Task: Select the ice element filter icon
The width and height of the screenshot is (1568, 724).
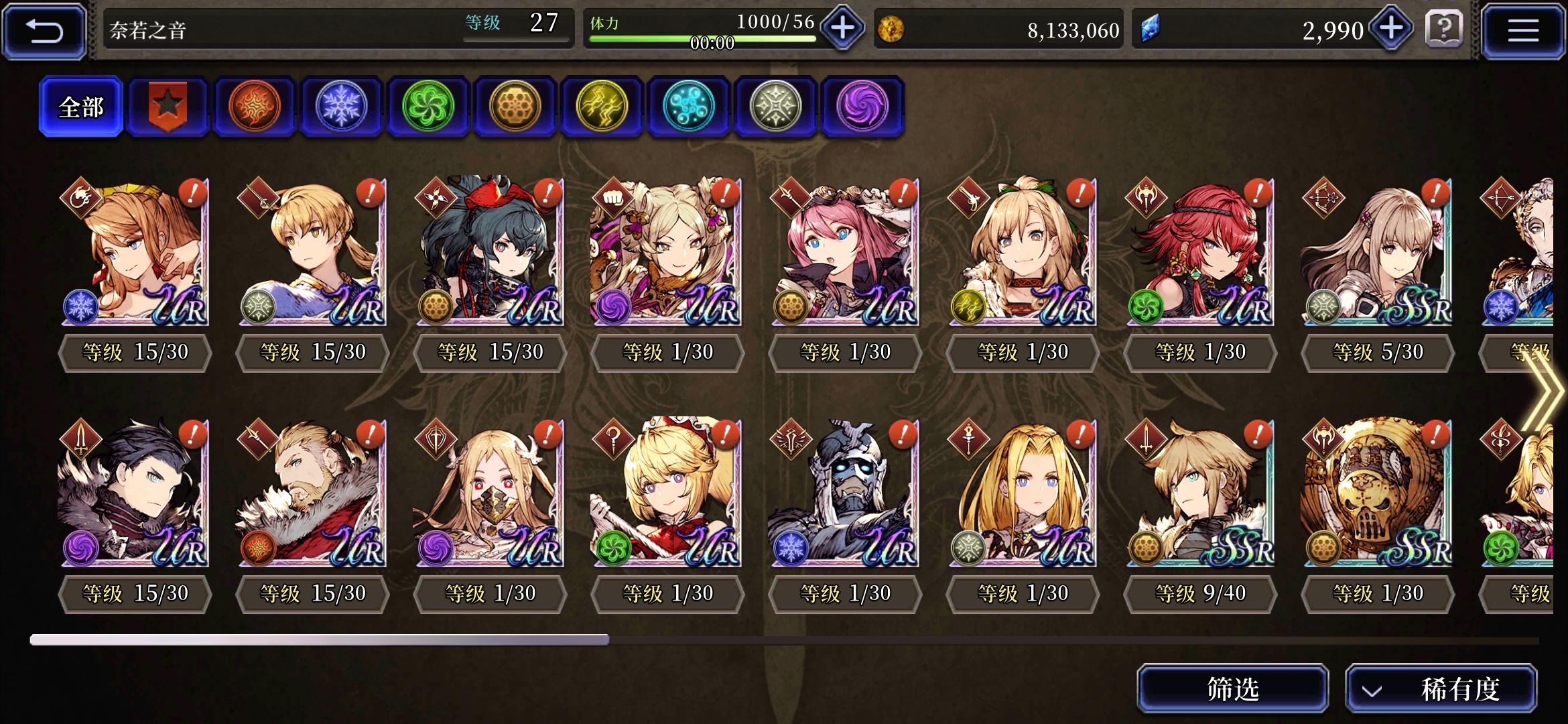Action: [x=341, y=107]
